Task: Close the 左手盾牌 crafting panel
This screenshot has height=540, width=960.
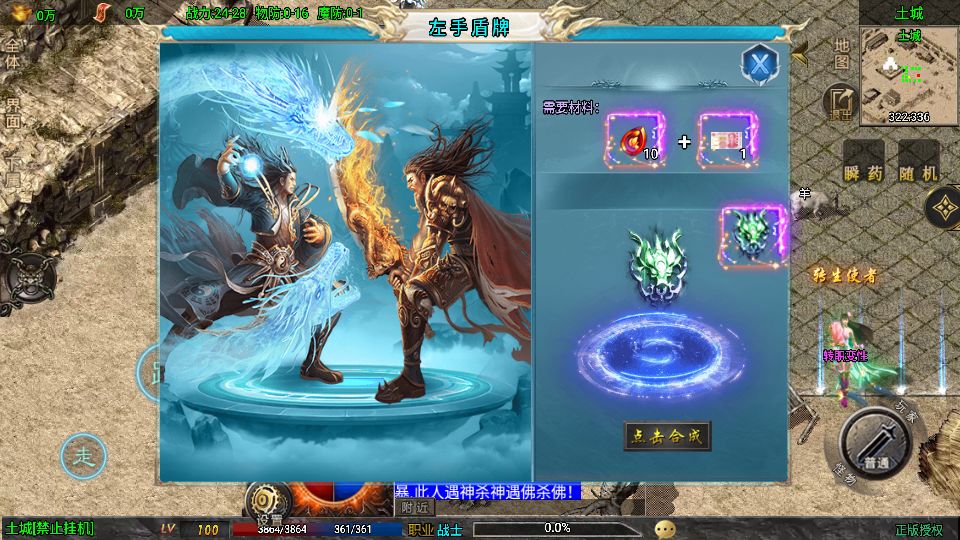Action: 759,65
